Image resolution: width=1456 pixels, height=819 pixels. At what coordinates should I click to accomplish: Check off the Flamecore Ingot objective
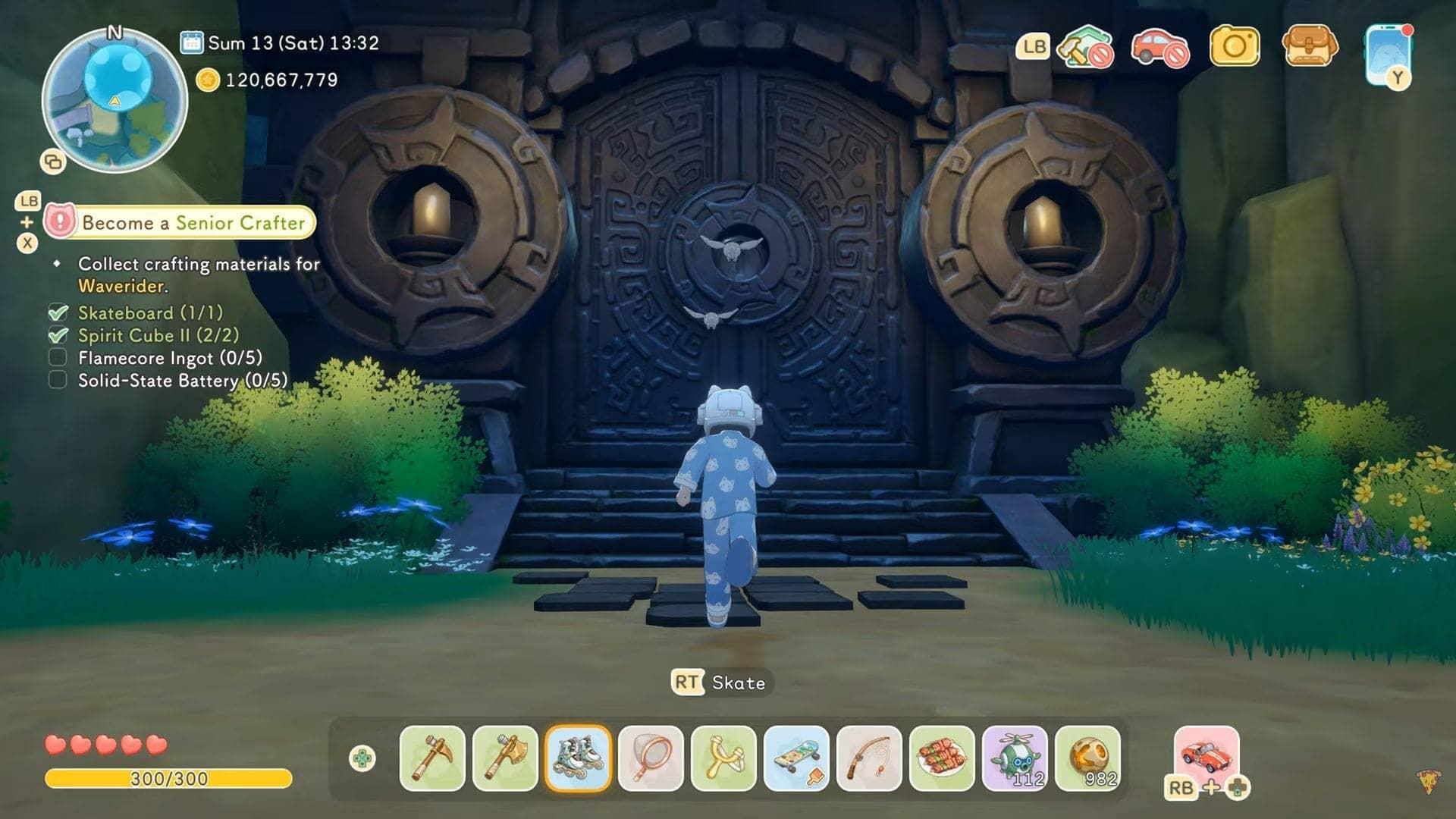pos(58,359)
